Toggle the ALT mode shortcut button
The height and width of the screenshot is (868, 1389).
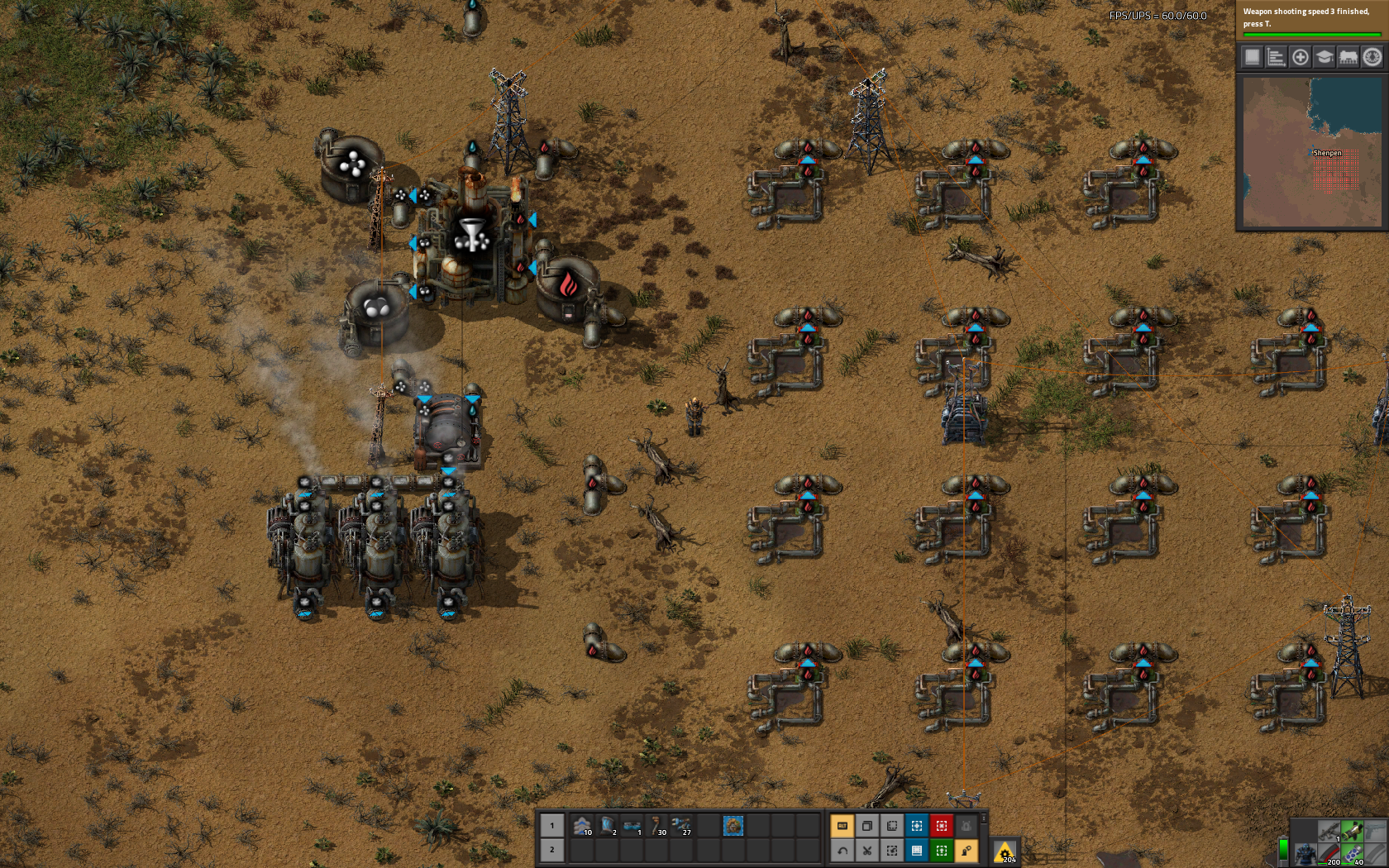[x=842, y=826]
